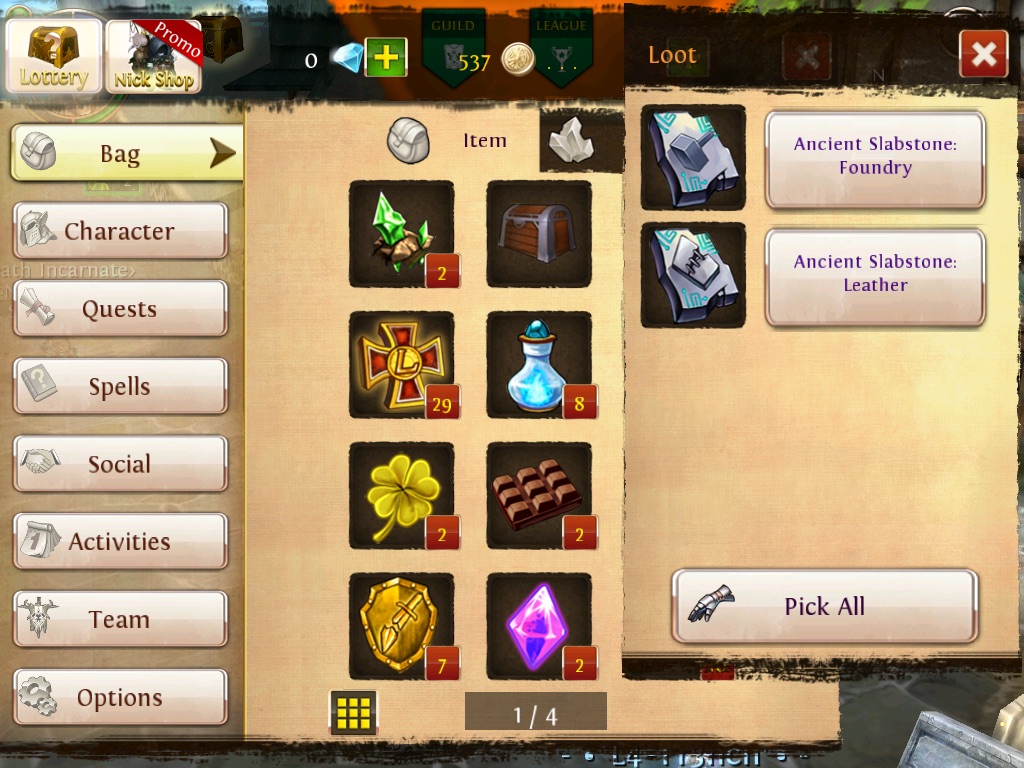Open the Social menu
This screenshot has height=768, width=1024.
click(120, 464)
